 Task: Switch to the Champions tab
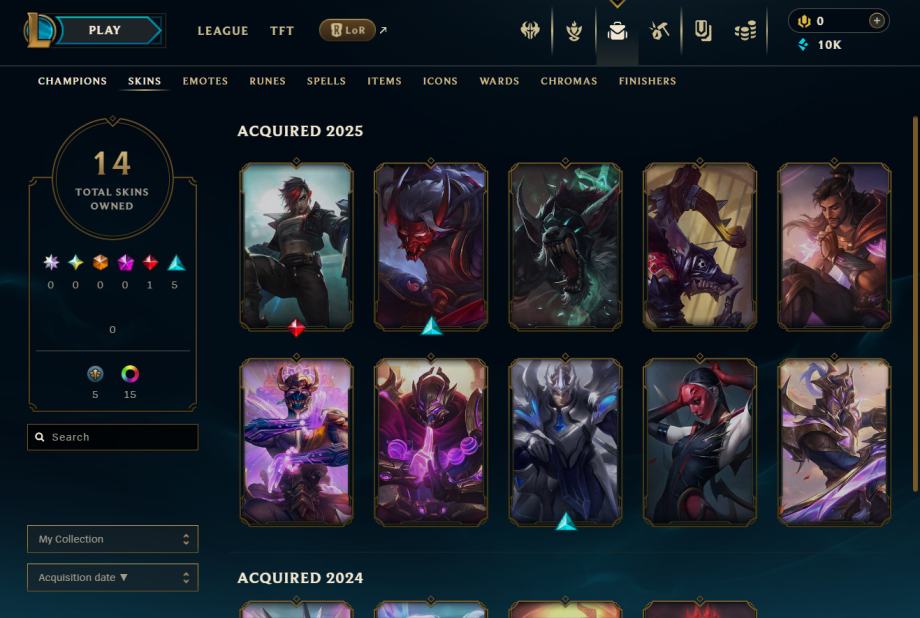(72, 81)
